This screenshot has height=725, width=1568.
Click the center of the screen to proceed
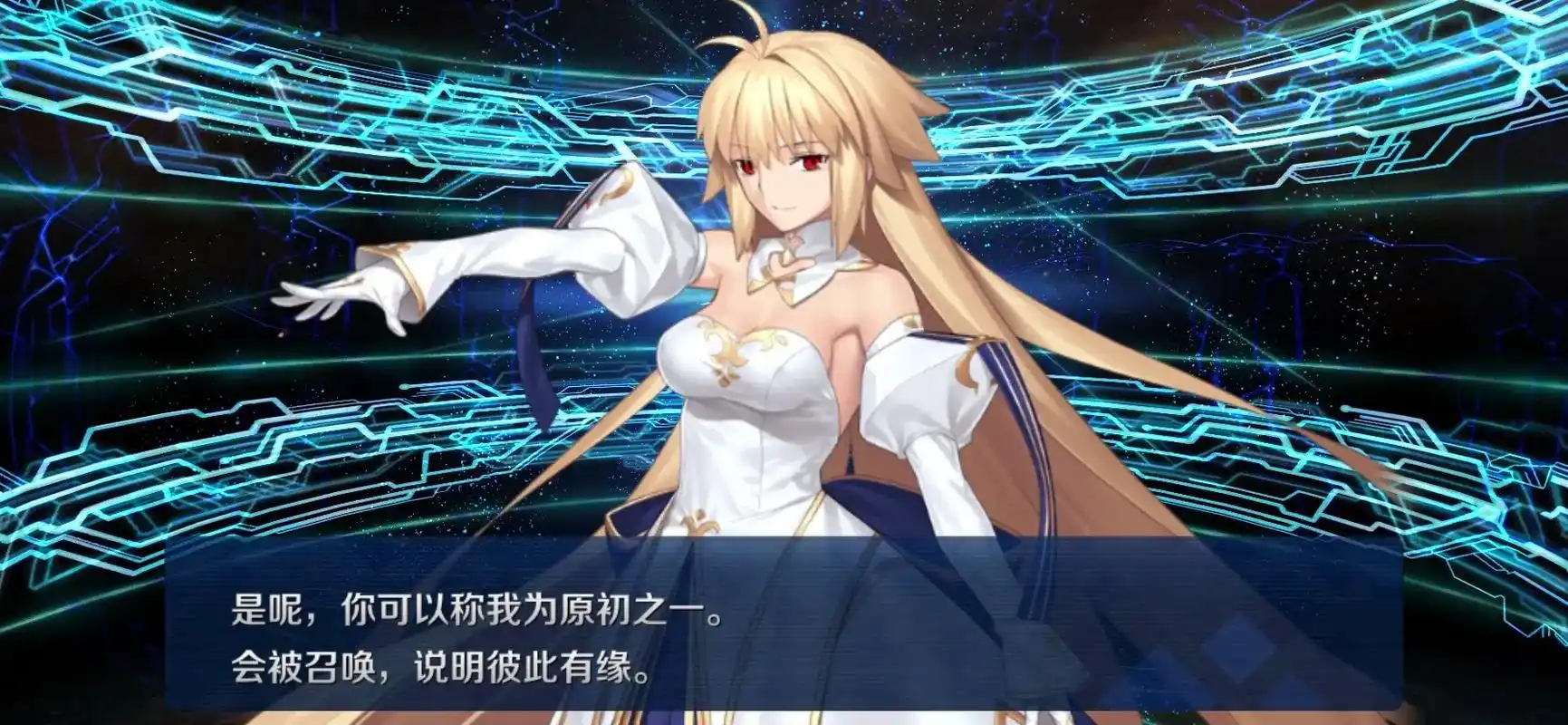point(784,362)
